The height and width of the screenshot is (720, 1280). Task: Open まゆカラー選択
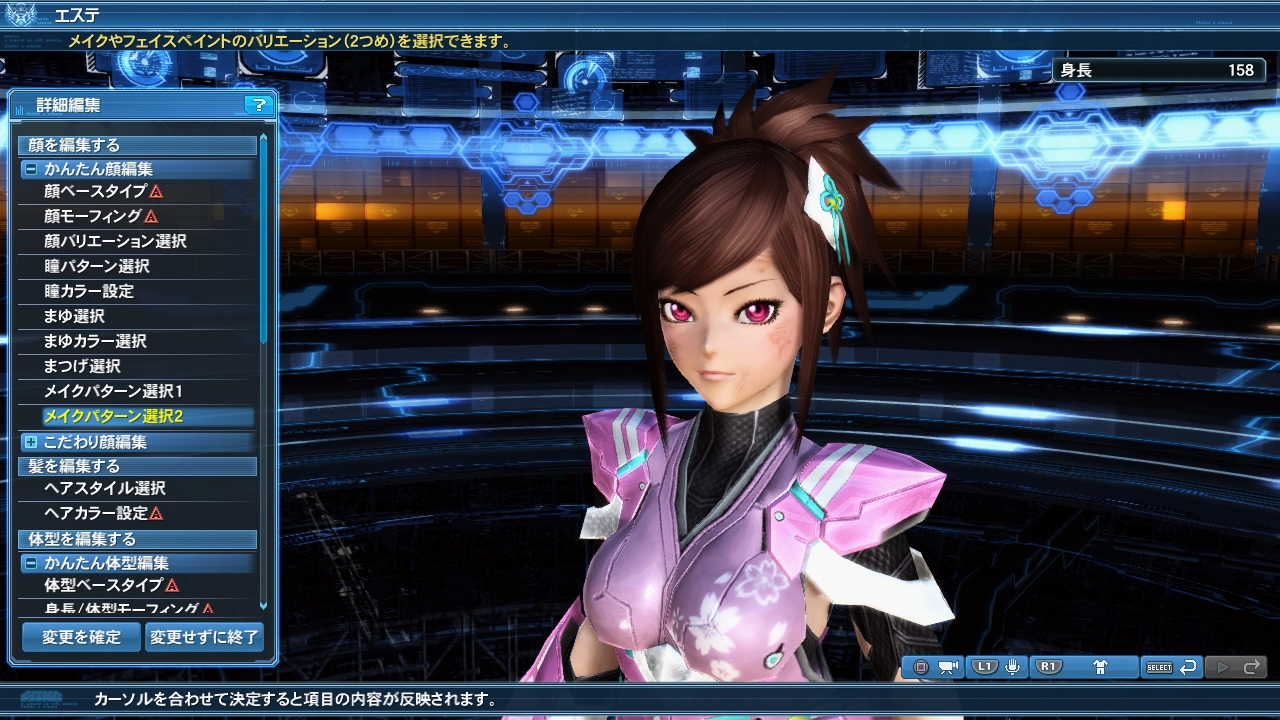click(x=95, y=341)
